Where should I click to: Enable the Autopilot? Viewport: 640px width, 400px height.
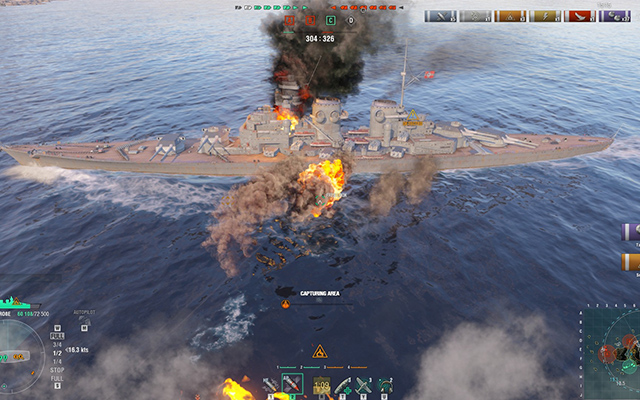(x=82, y=326)
